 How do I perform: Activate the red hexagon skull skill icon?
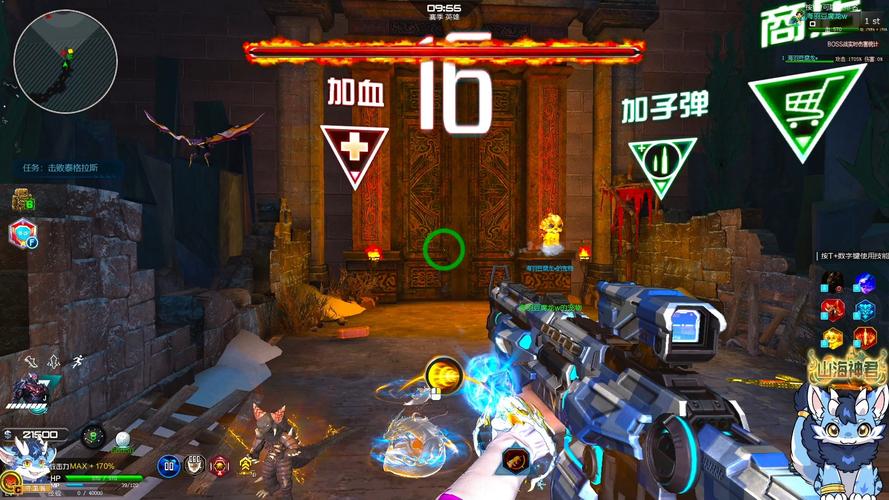click(221, 465)
